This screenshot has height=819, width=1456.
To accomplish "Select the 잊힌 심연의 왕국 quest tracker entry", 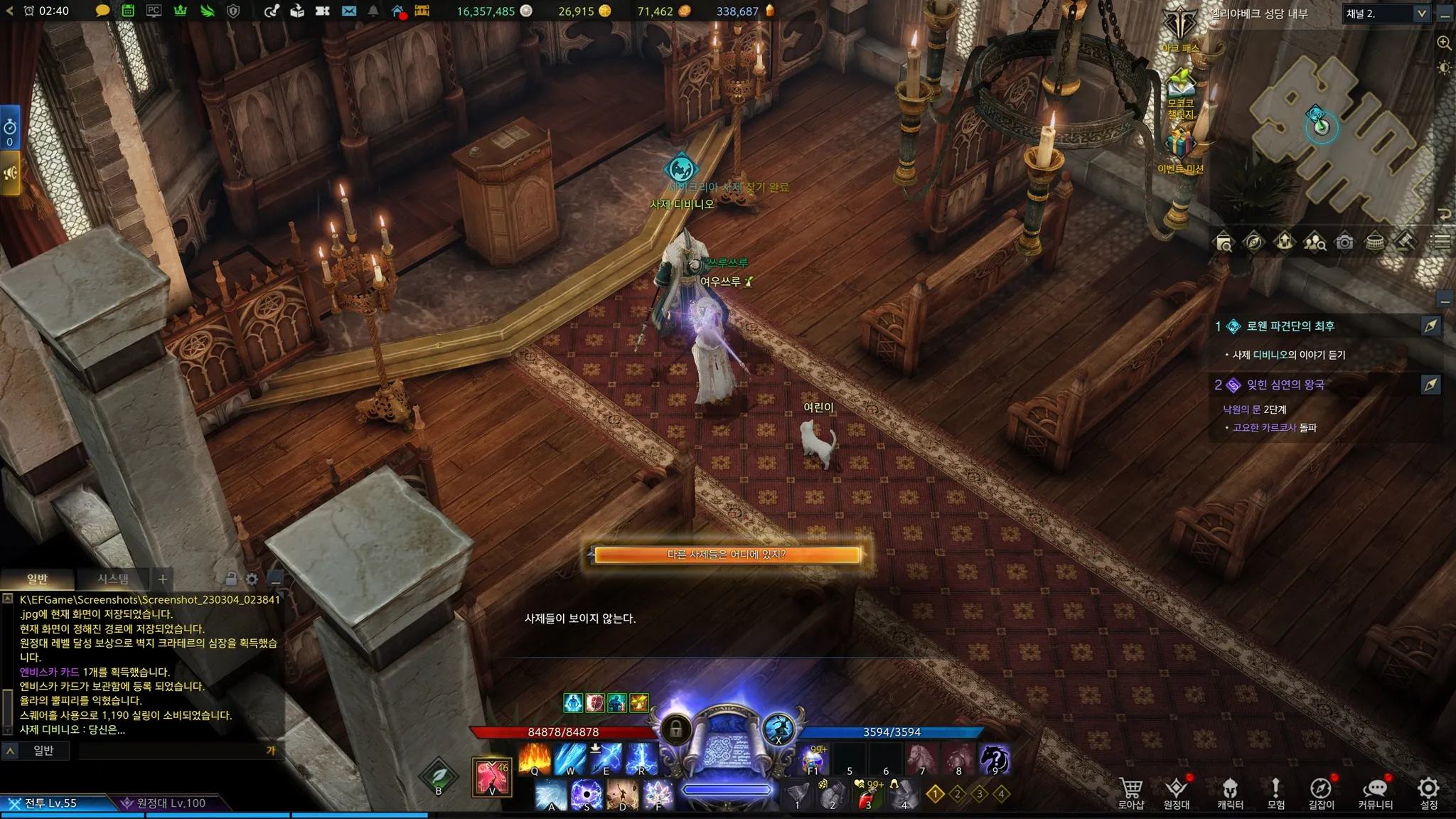I will pyautogui.click(x=1285, y=385).
